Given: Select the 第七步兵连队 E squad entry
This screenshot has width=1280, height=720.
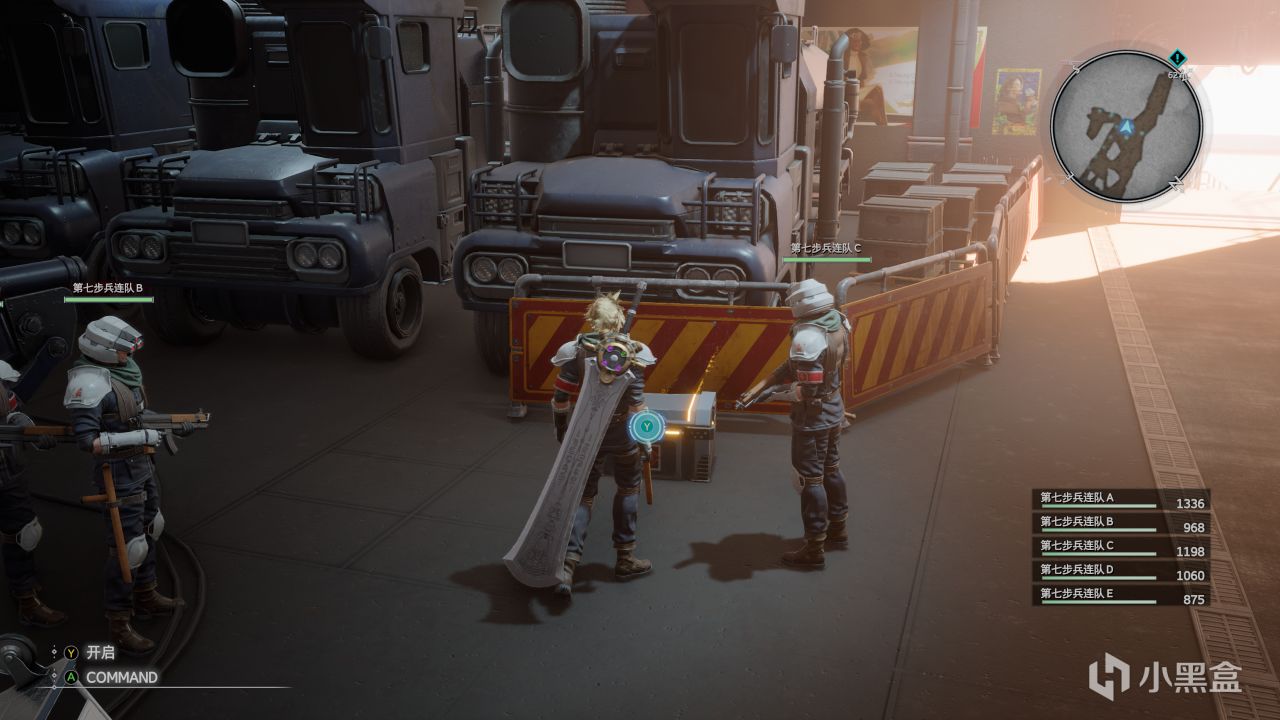Looking at the screenshot, I should coord(1077,593).
